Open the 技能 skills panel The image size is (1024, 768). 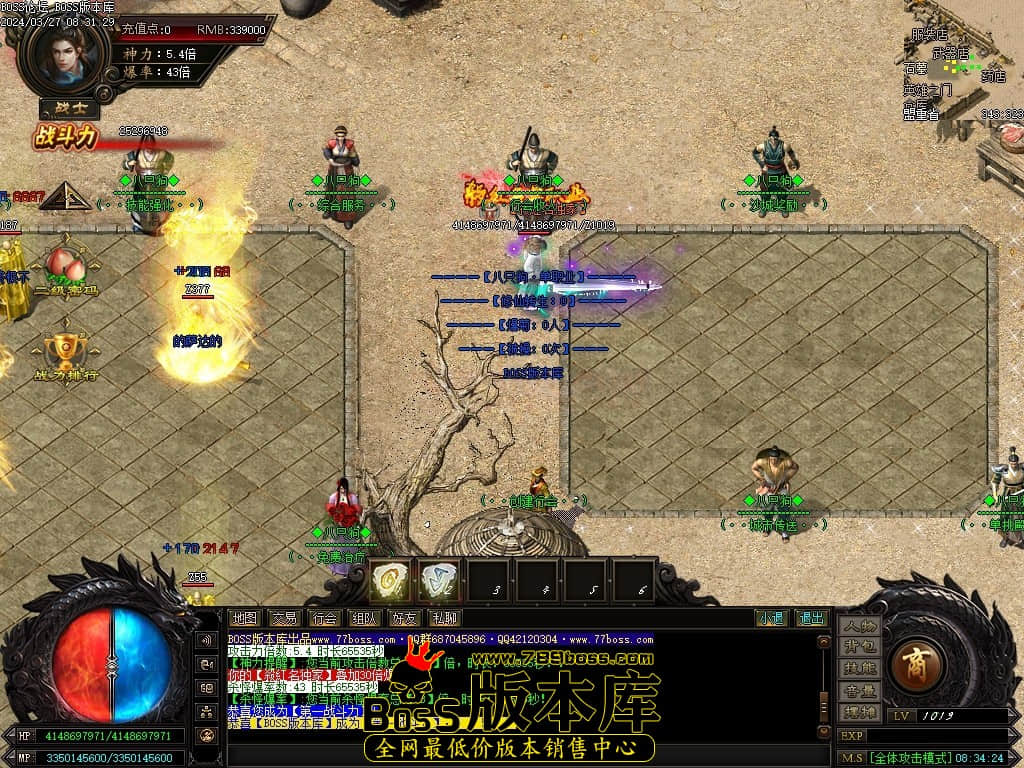click(x=860, y=668)
